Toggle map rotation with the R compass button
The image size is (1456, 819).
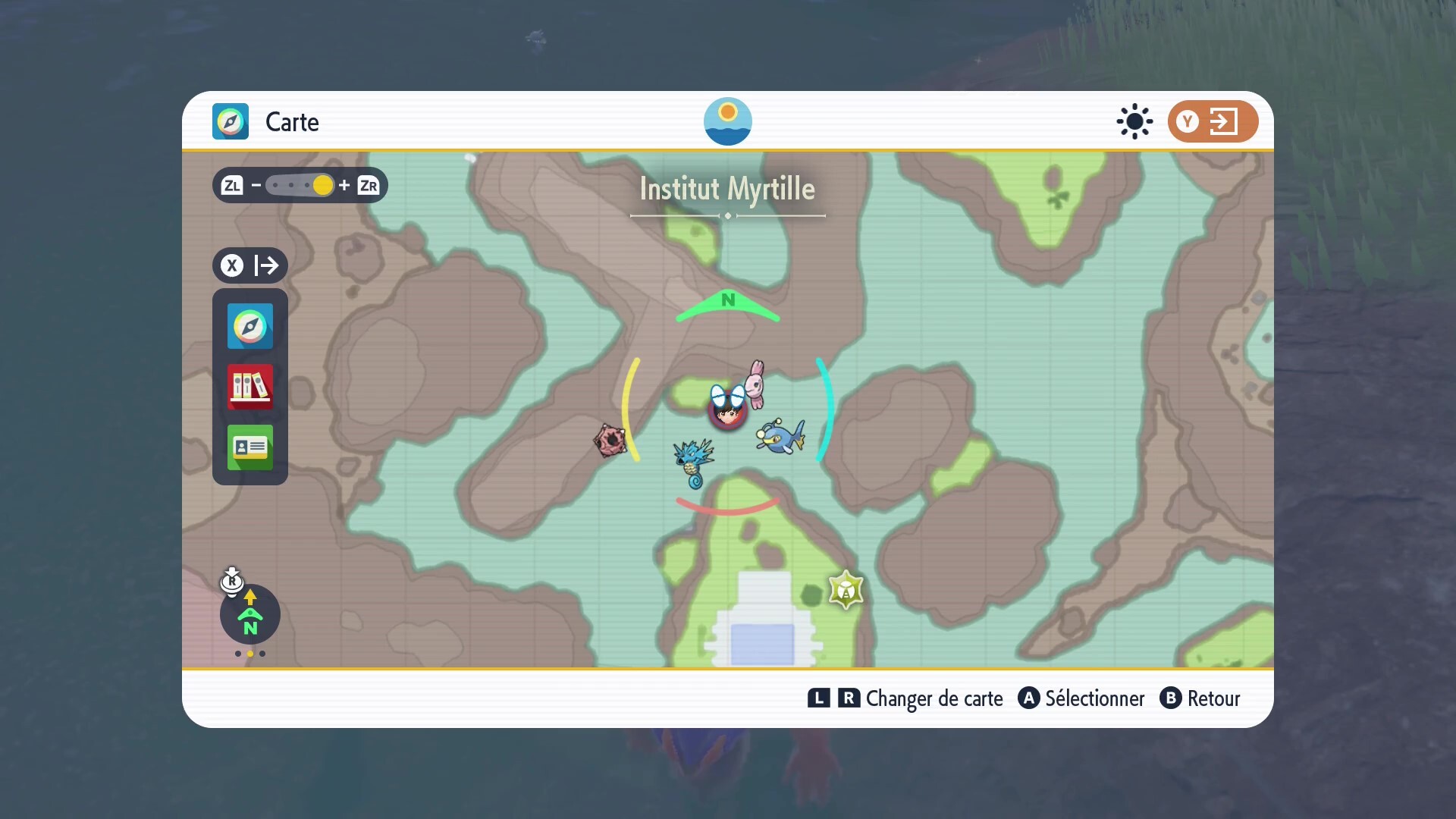click(x=232, y=582)
